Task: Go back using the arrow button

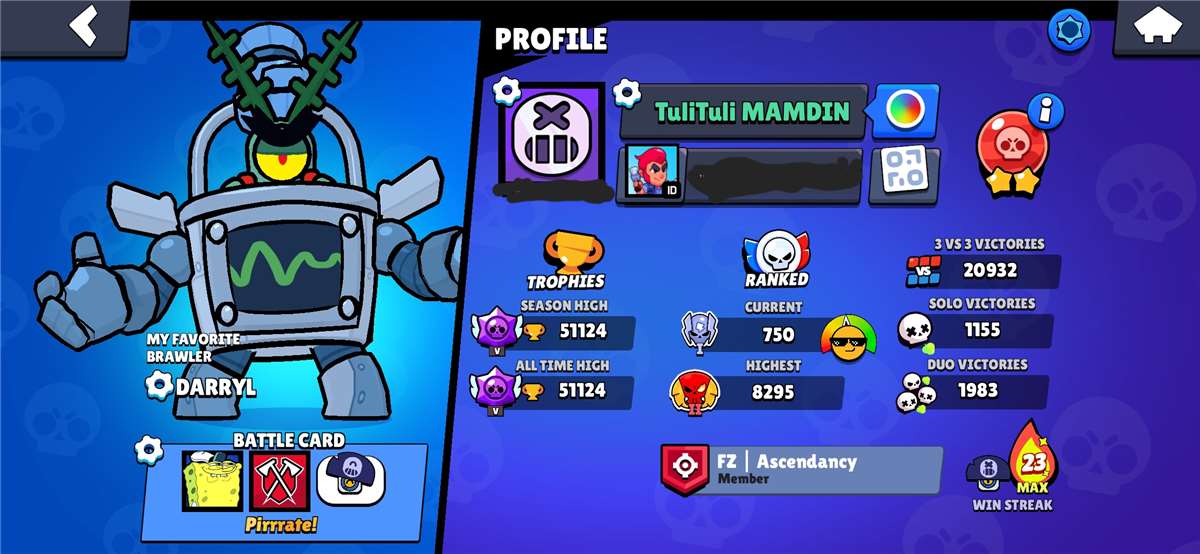Action: click(87, 25)
